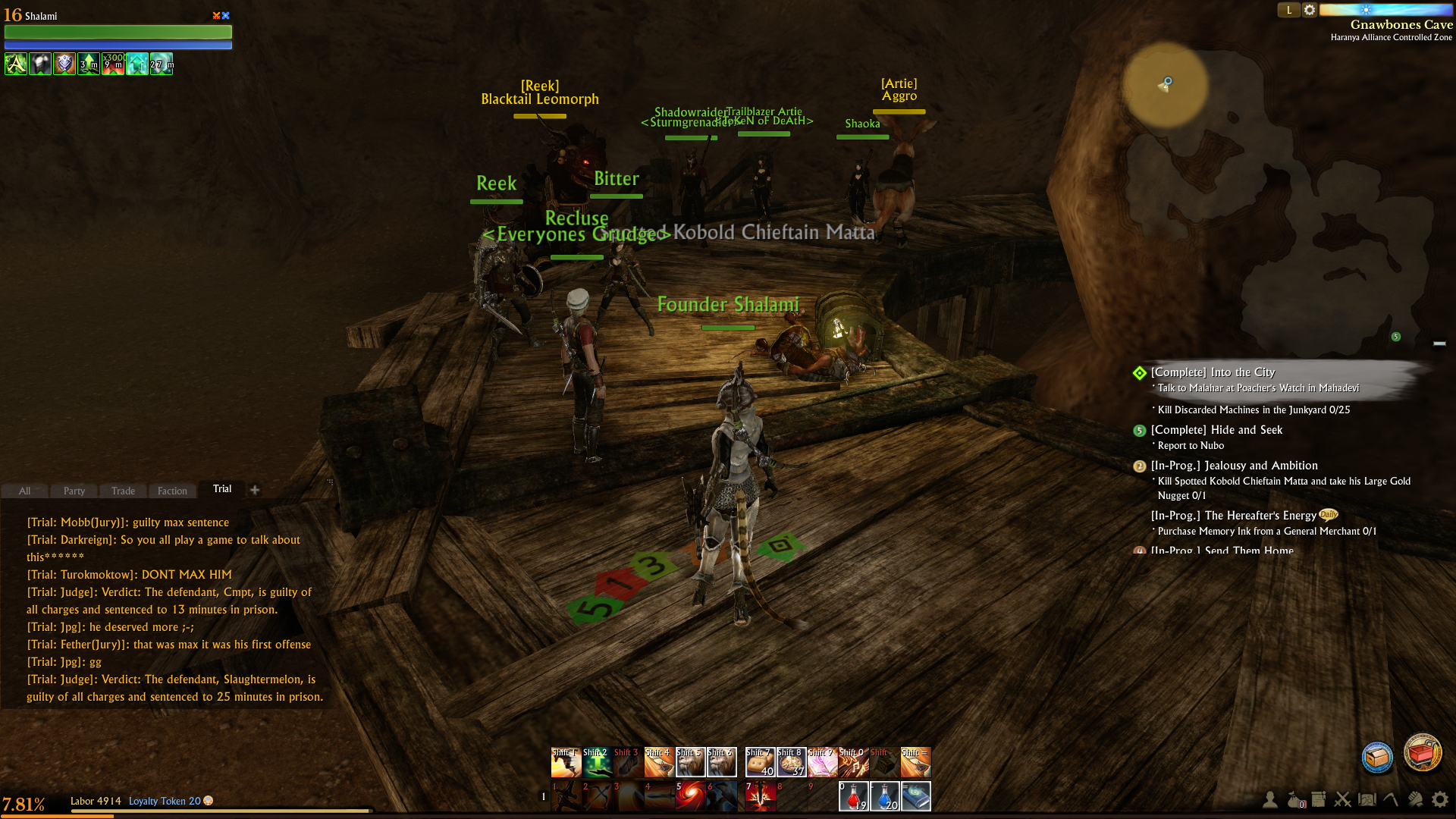Eat the bread item with 40 stacks

tap(760, 762)
